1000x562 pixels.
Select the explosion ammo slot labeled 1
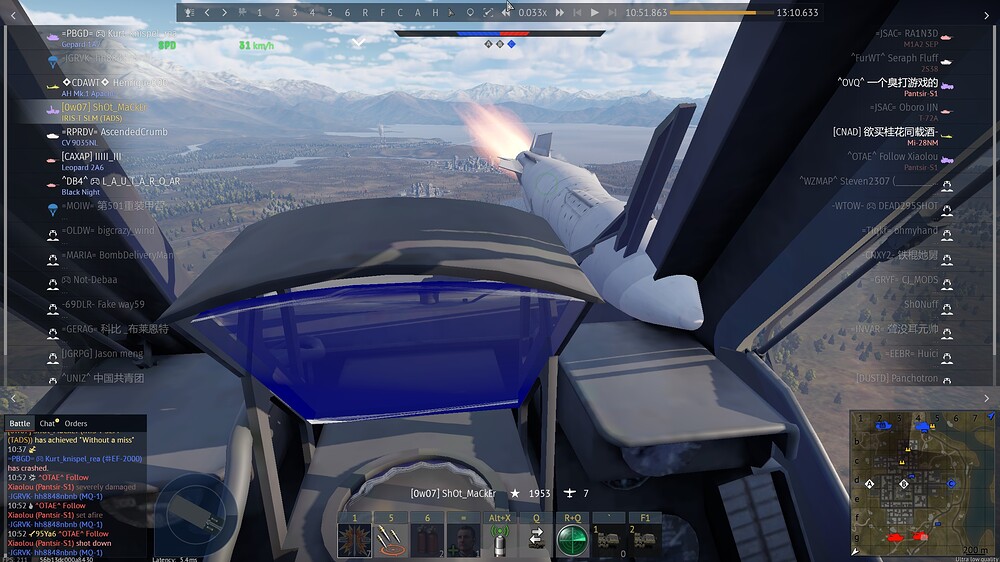354,540
